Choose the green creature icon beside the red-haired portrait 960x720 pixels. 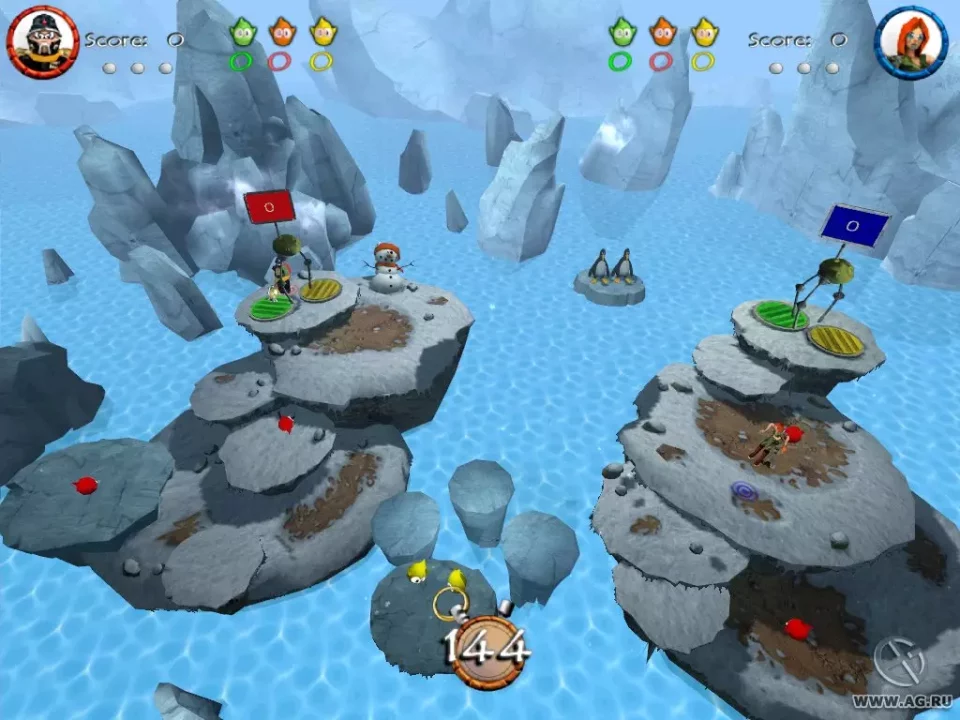(x=621, y=33)
